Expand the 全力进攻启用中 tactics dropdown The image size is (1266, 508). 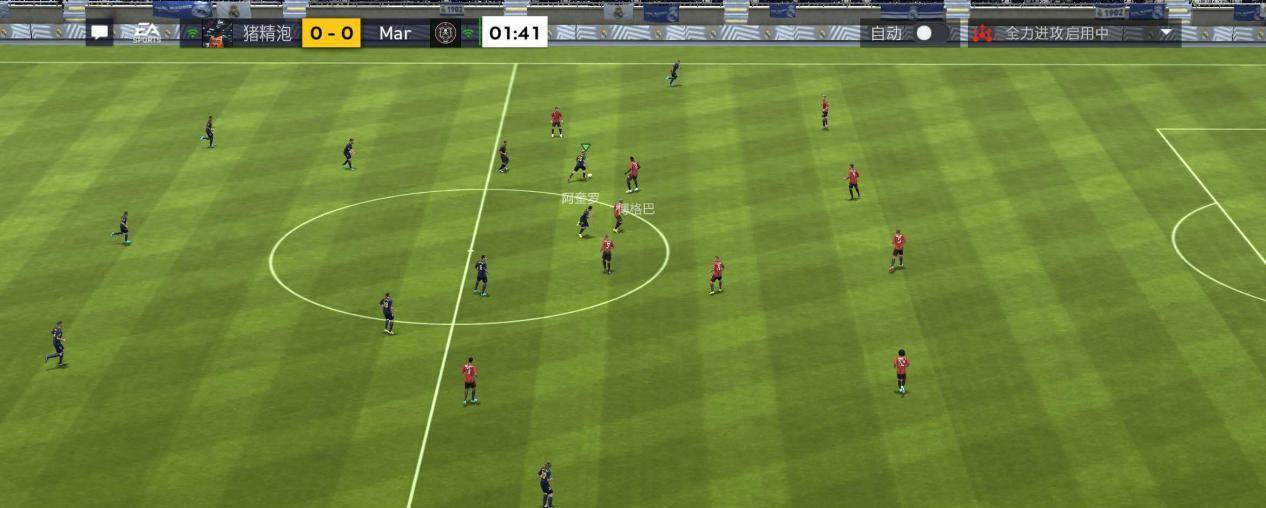pos(1166,33)
